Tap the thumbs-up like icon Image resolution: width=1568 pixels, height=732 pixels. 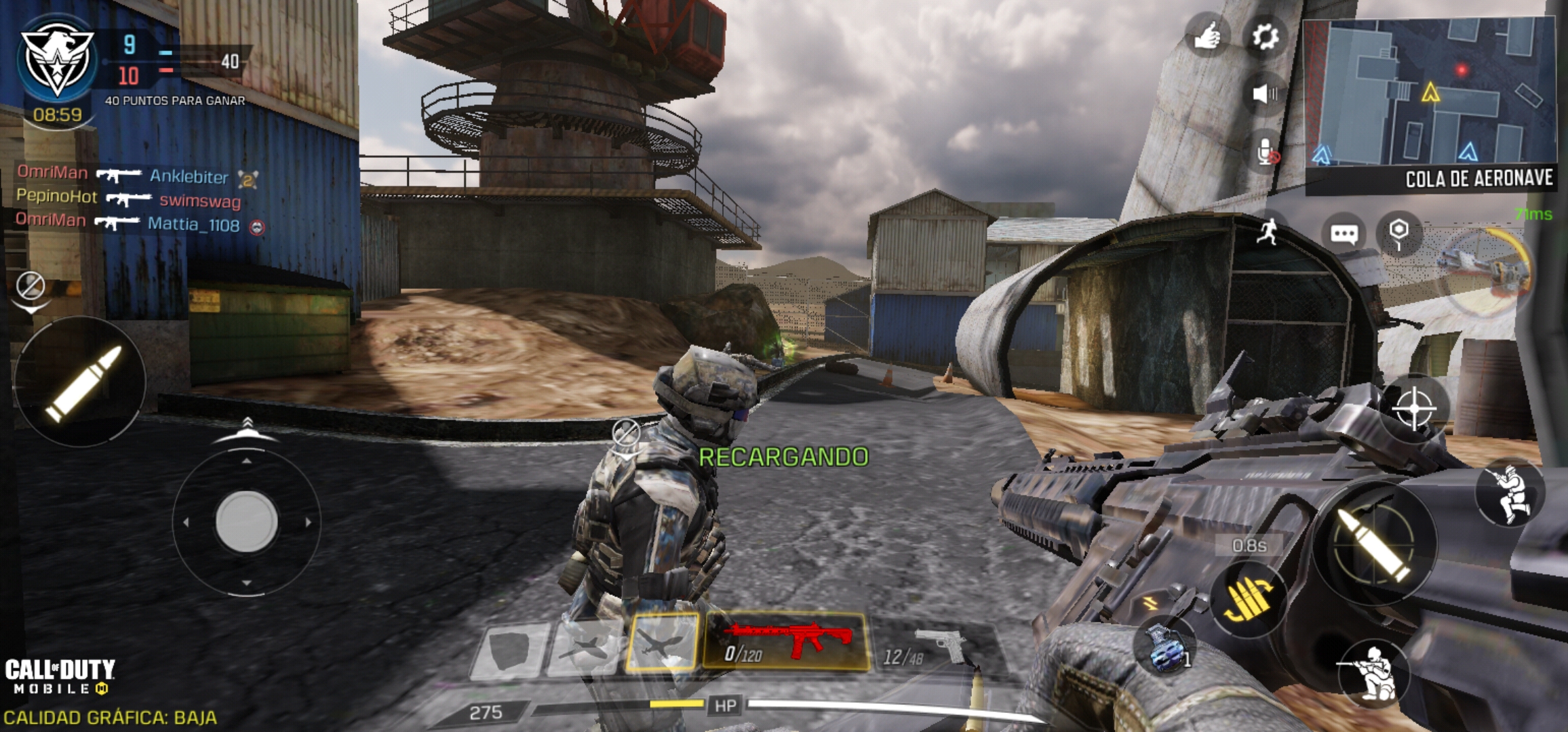[x=1207, y=37]
